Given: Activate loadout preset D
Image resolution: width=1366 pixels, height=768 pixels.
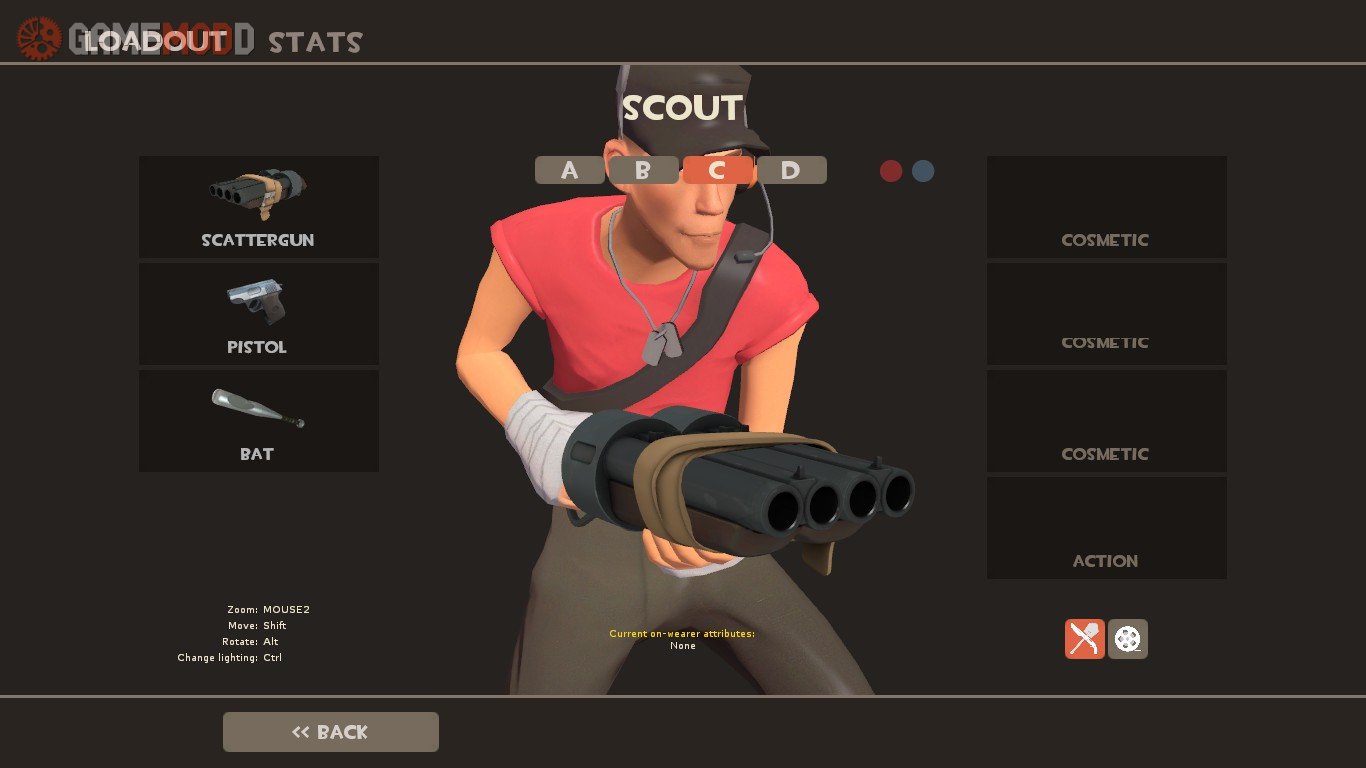Looking at the screenshot, I should (791, 170).
